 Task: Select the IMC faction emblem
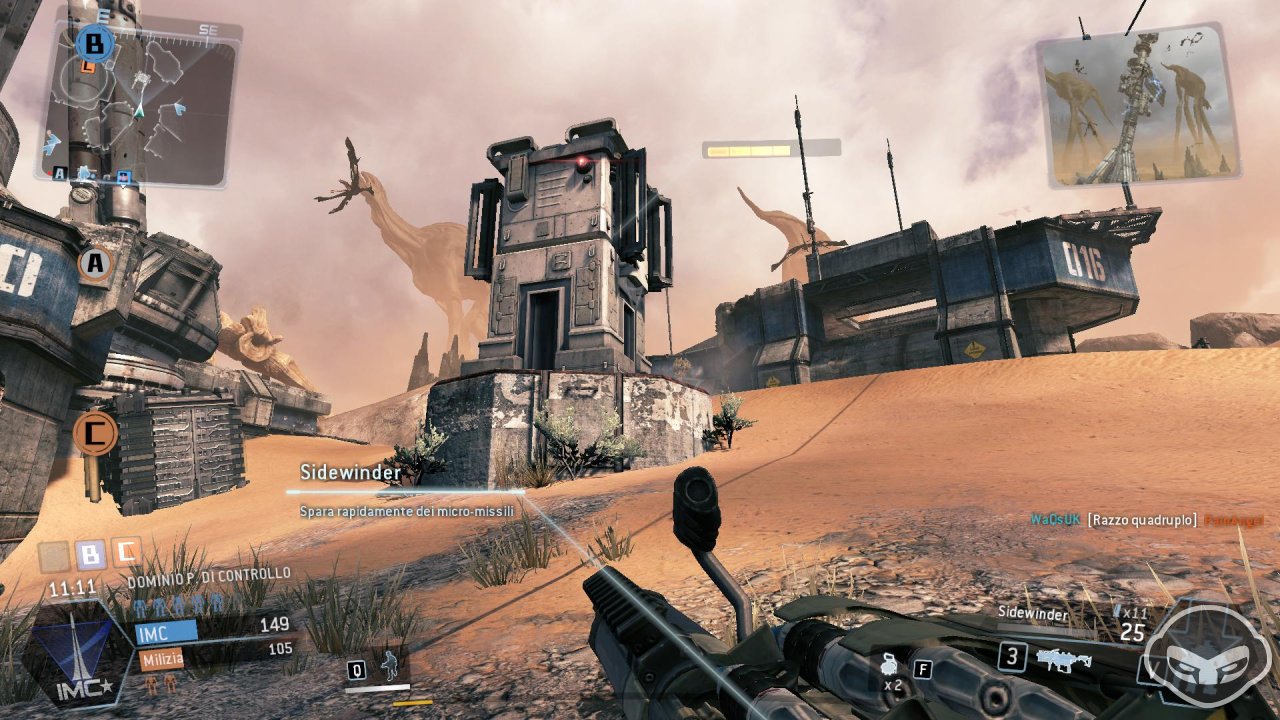click(x=78, y=655)
